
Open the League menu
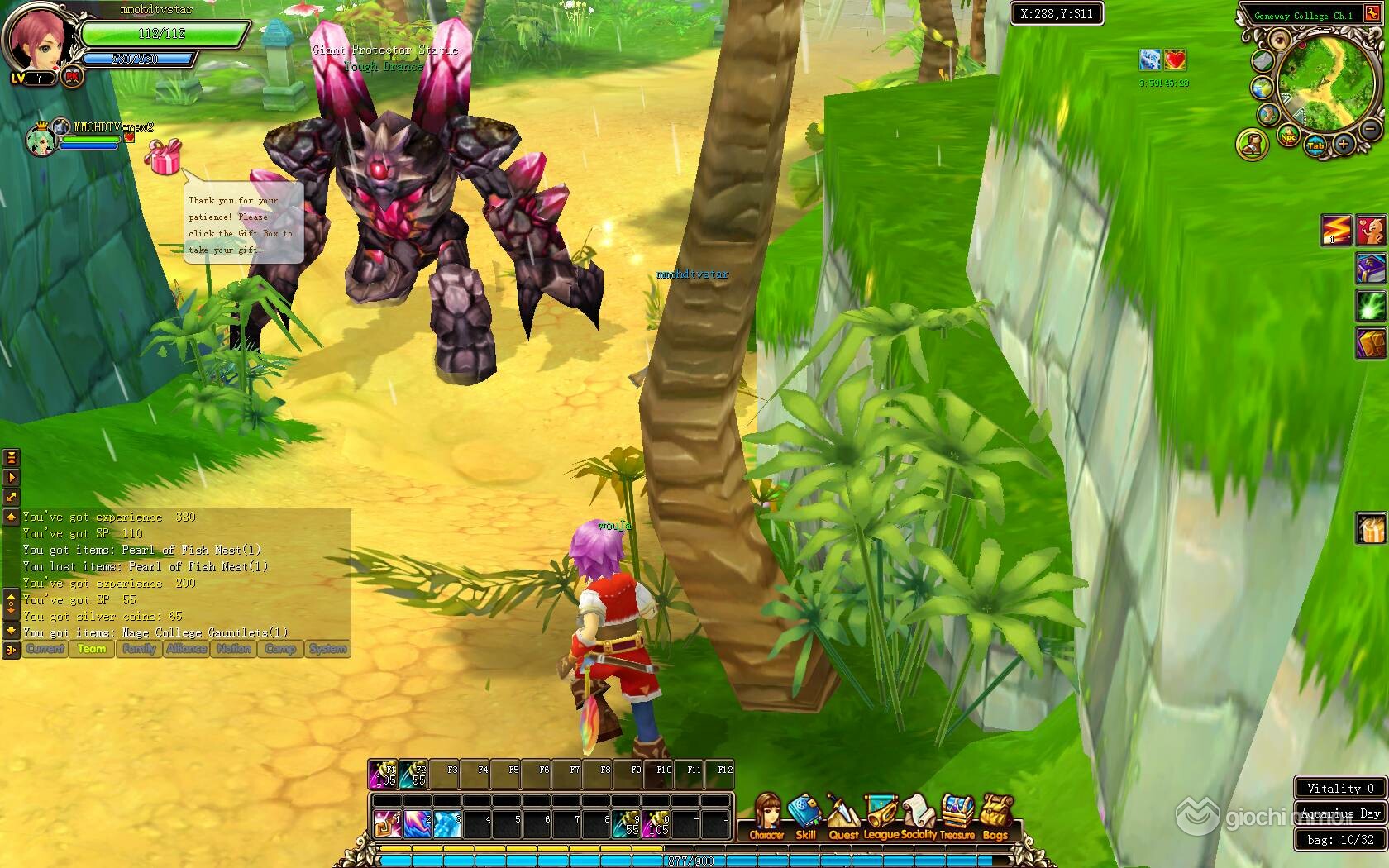(x=881, y=817)
